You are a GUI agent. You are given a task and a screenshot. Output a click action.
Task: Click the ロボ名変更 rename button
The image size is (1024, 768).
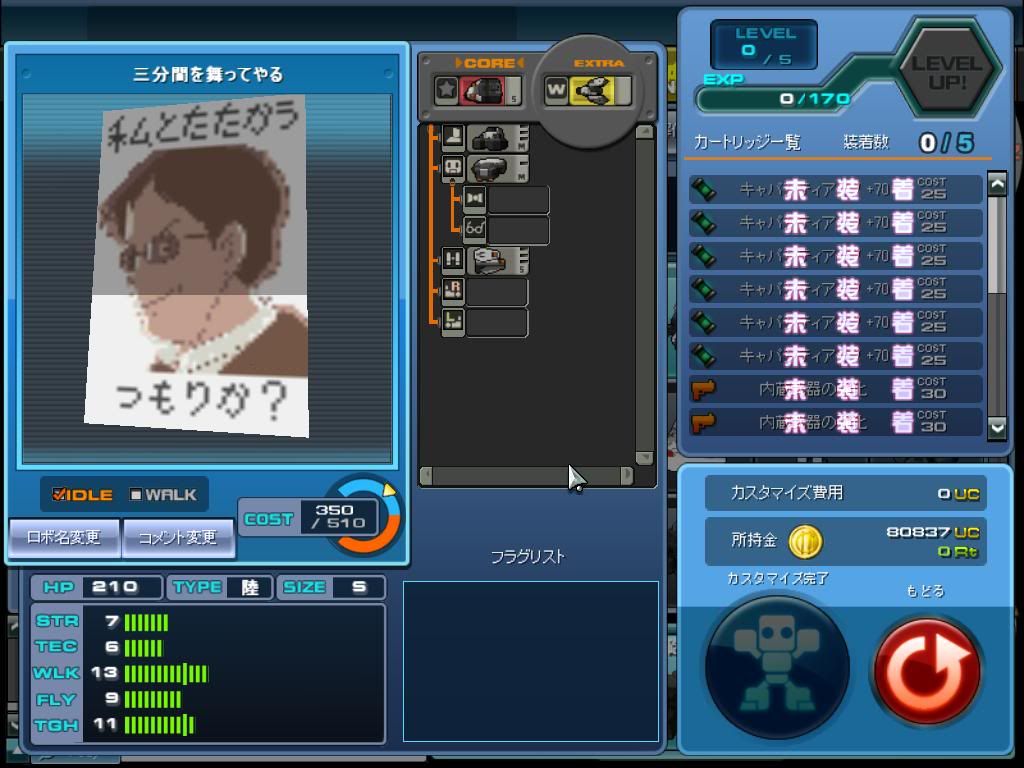[65, 538]
